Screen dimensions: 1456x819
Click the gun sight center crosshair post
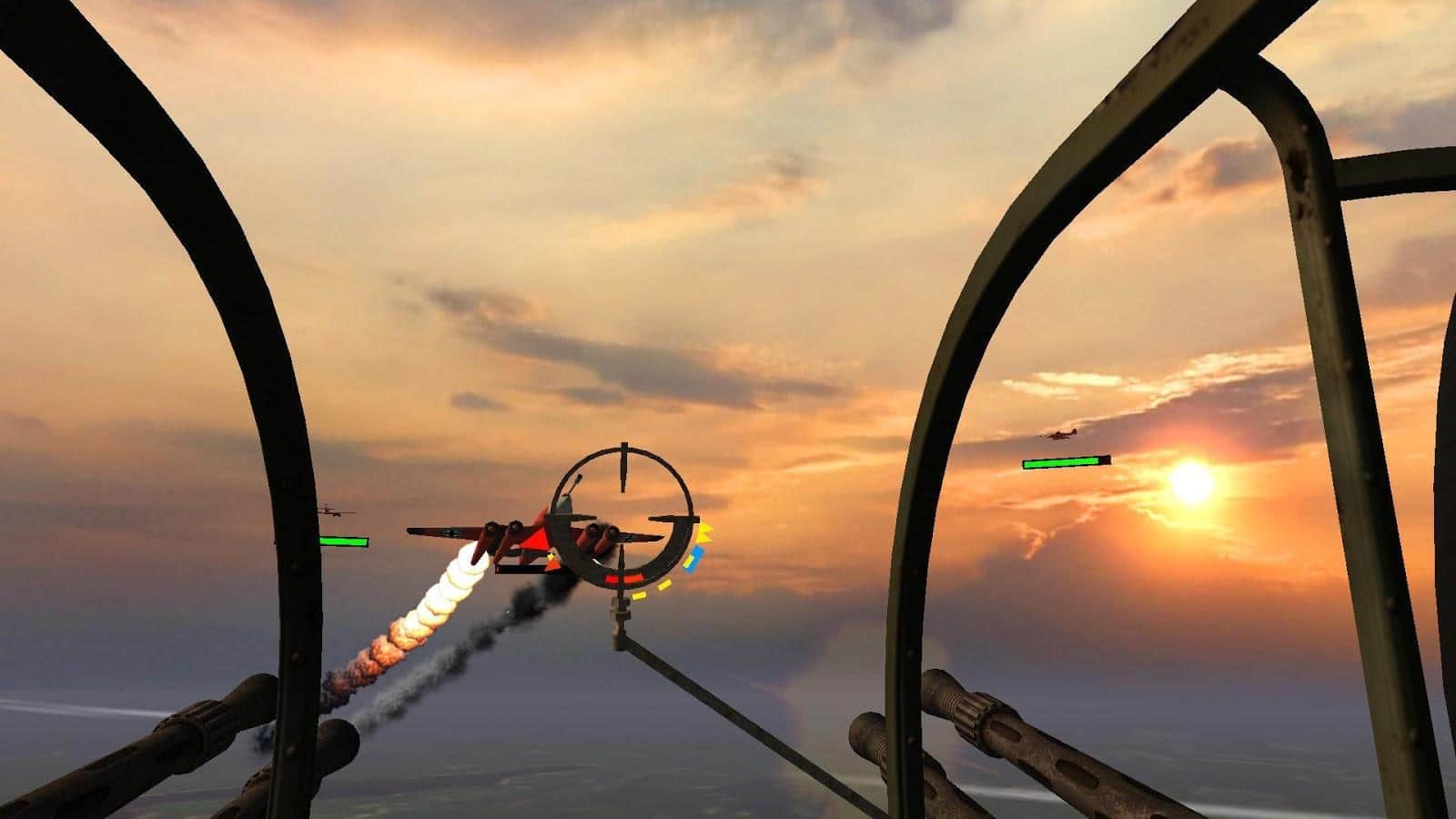pos(621,473)
